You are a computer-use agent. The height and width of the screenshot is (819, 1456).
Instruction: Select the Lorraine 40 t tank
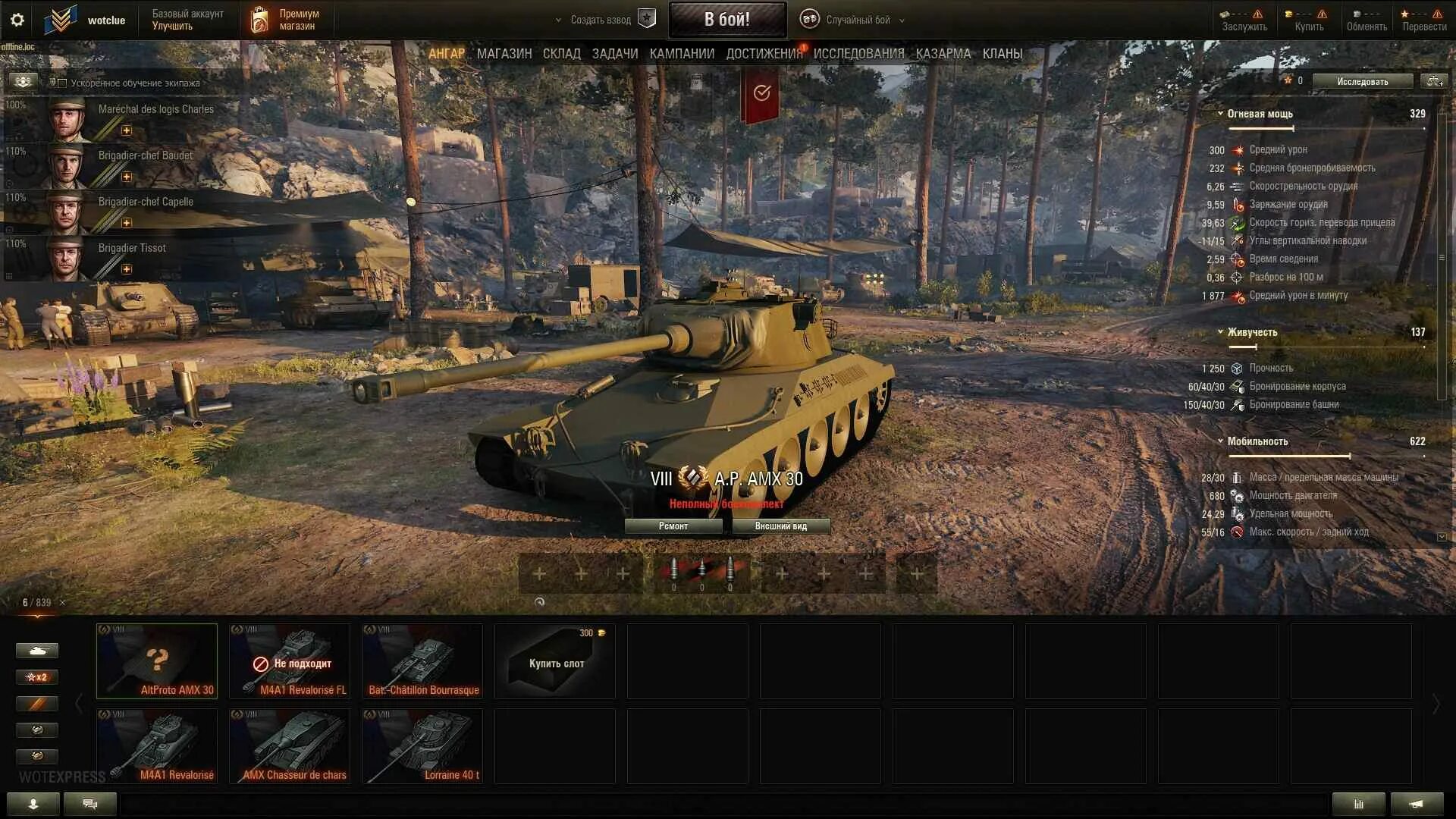point(422,745)
